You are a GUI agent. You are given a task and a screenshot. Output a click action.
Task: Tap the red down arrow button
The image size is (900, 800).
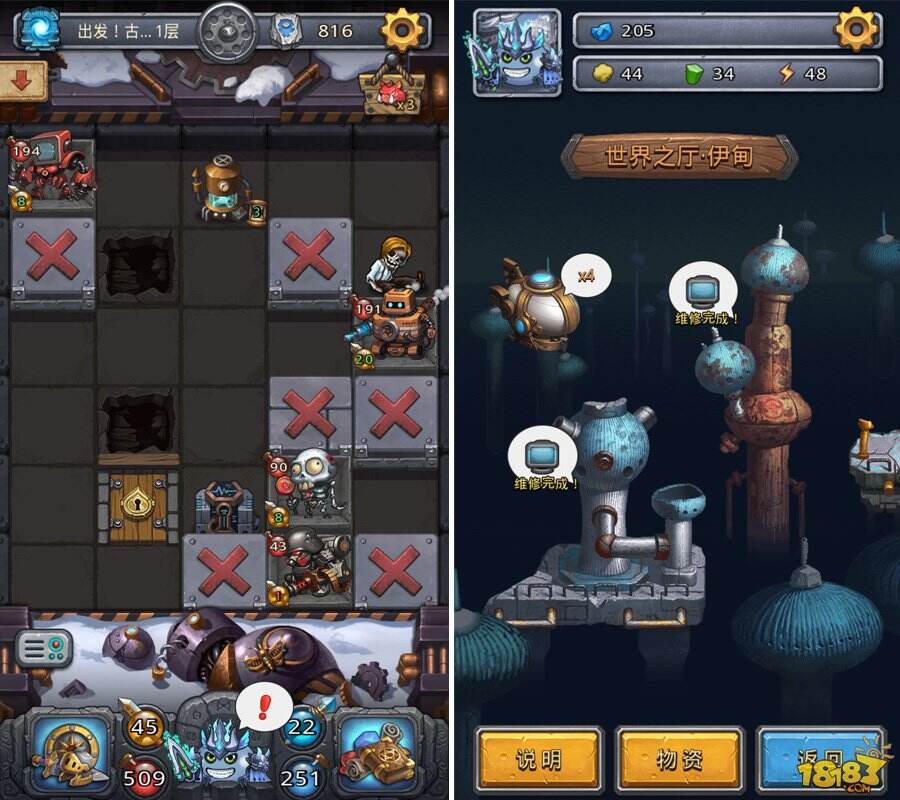coord(21,81)
